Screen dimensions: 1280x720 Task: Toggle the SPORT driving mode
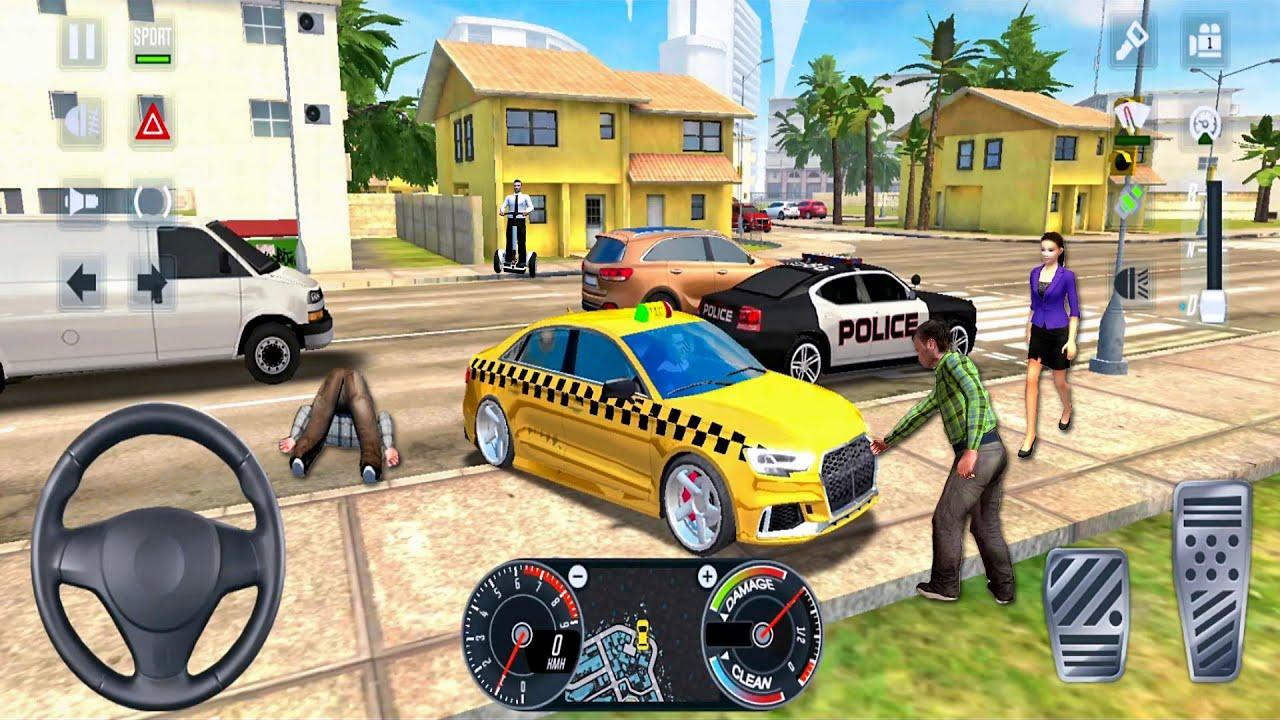pos(152,44)
